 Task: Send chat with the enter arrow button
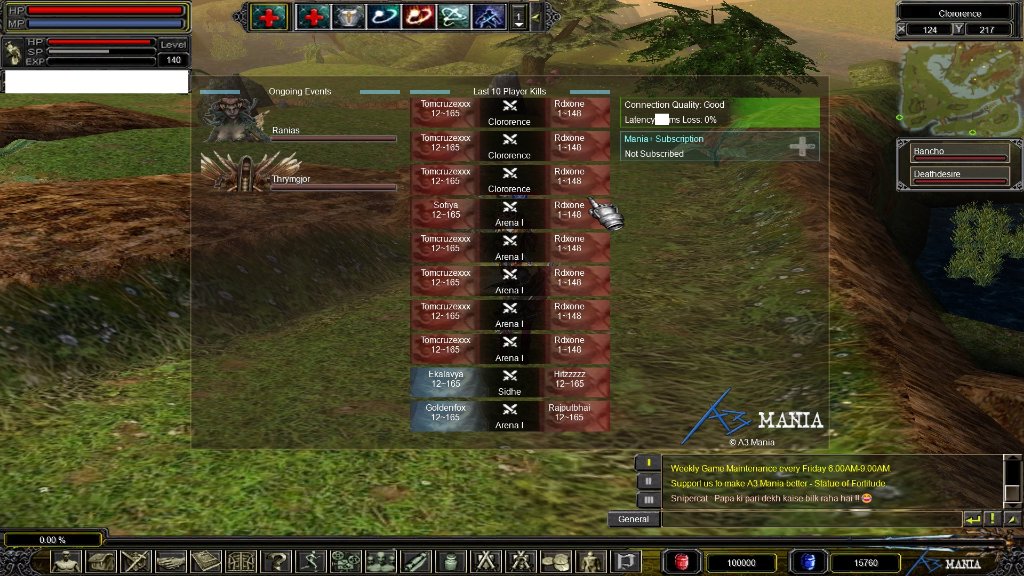[x=972, y=519]
